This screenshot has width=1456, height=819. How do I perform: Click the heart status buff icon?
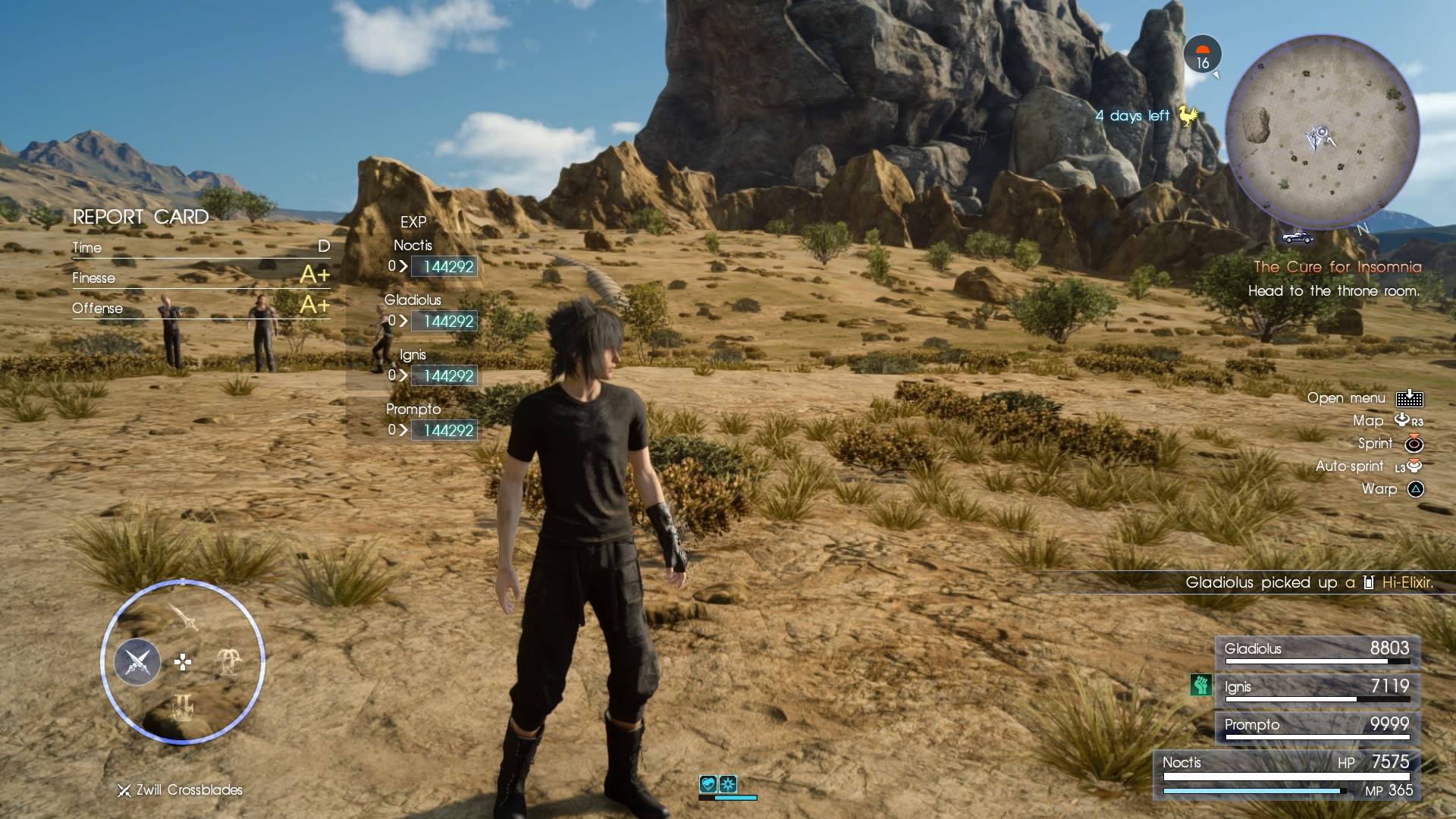click(x=708, y=784)
